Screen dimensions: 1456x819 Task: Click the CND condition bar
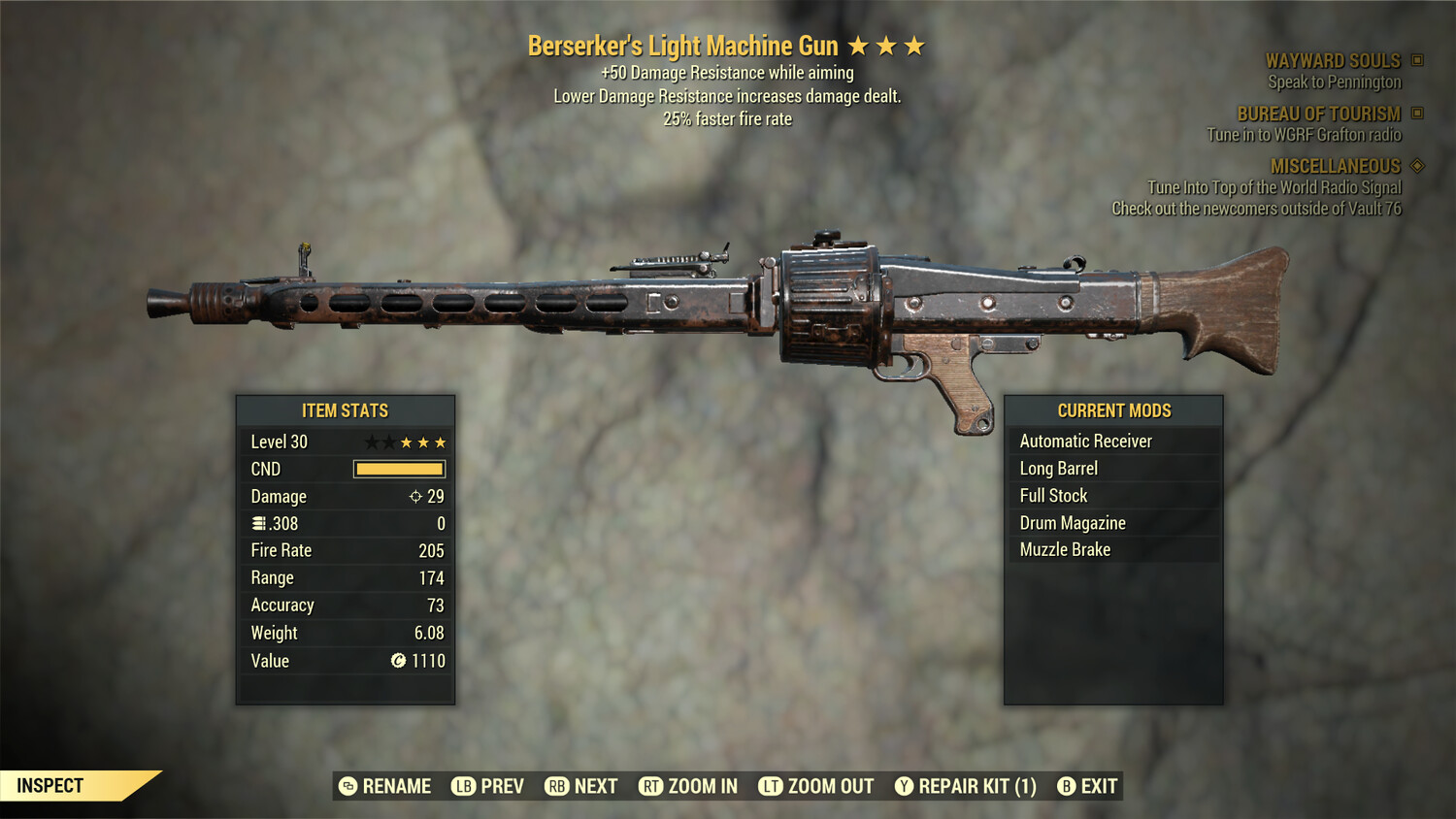pyautogui.click(x=399, y=469)
